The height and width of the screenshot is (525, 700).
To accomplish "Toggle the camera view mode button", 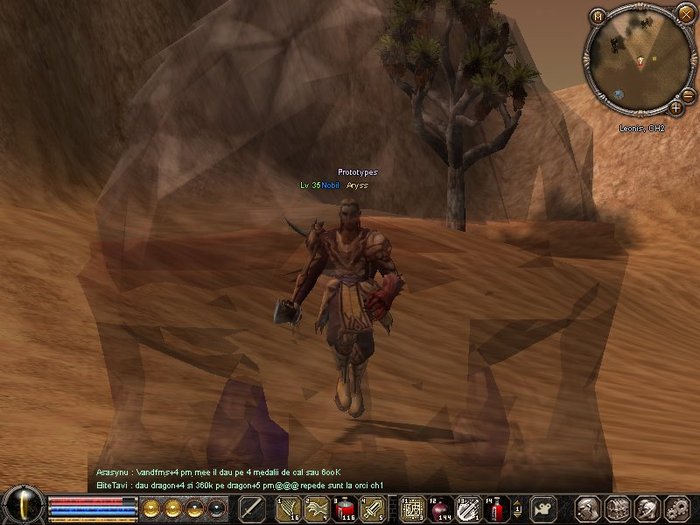I will [x=543, y=508].
